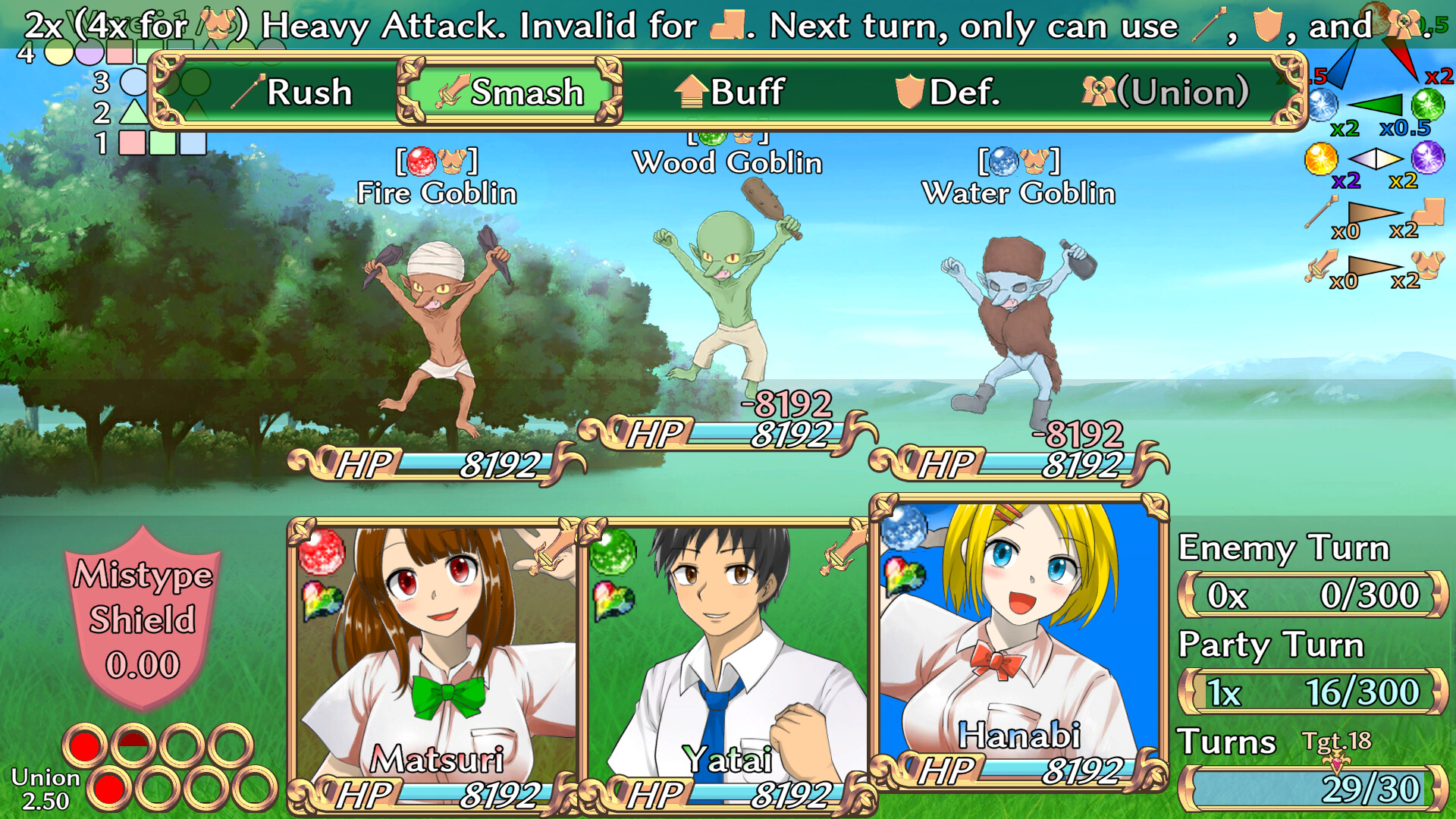Click the green gem in the multiplier chart
The height and width of the screenshot is (819, 1456).
[1427, 105]
